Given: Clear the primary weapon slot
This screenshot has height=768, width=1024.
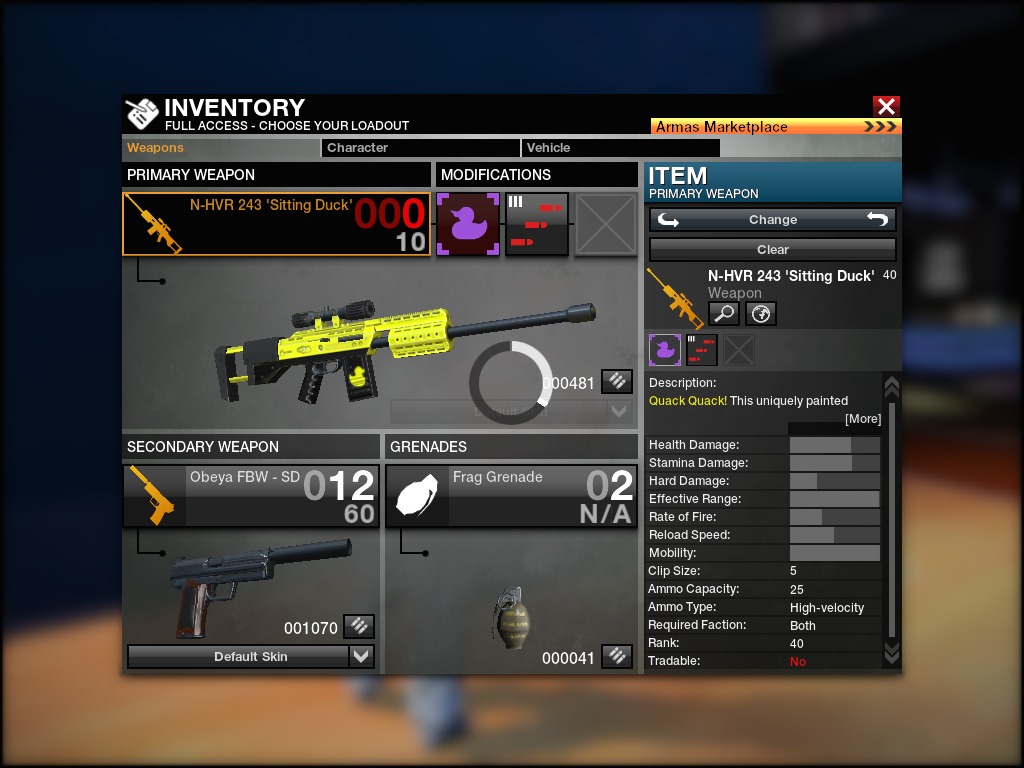Looking at the screenshot, I should coord(772,250).
